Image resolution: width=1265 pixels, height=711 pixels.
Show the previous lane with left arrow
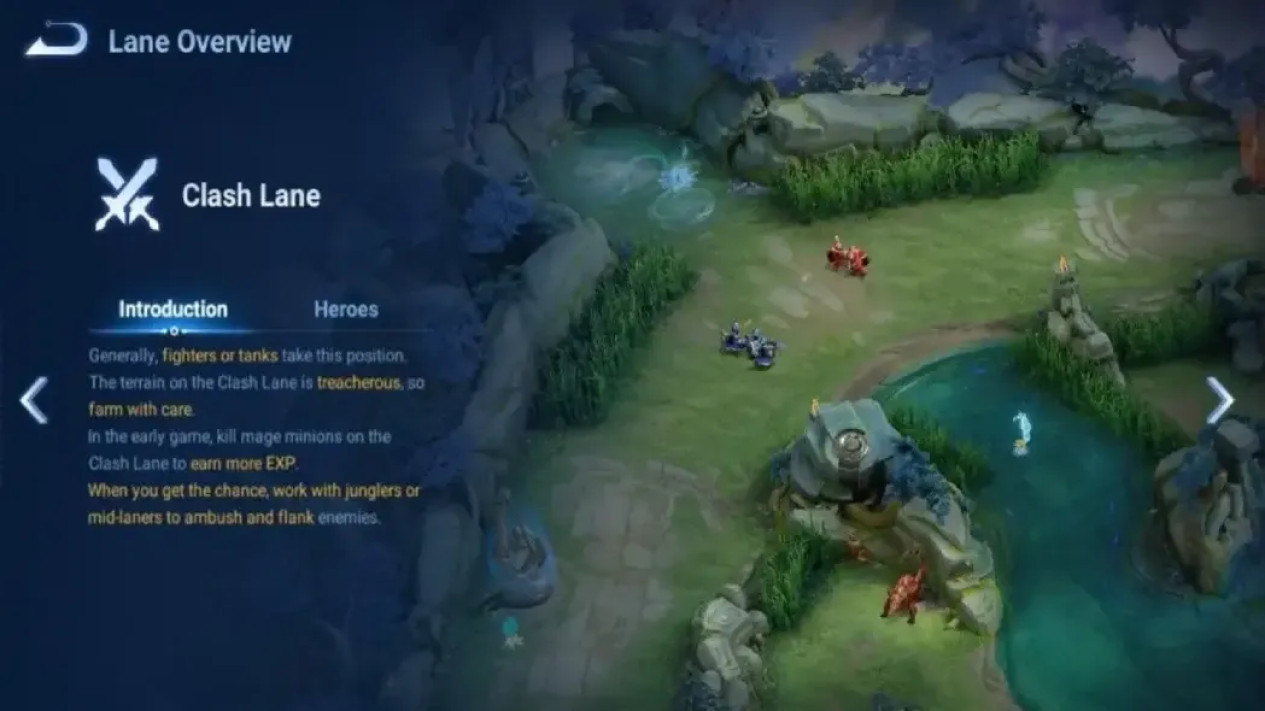pyautogui.click(x=34, y=400)
